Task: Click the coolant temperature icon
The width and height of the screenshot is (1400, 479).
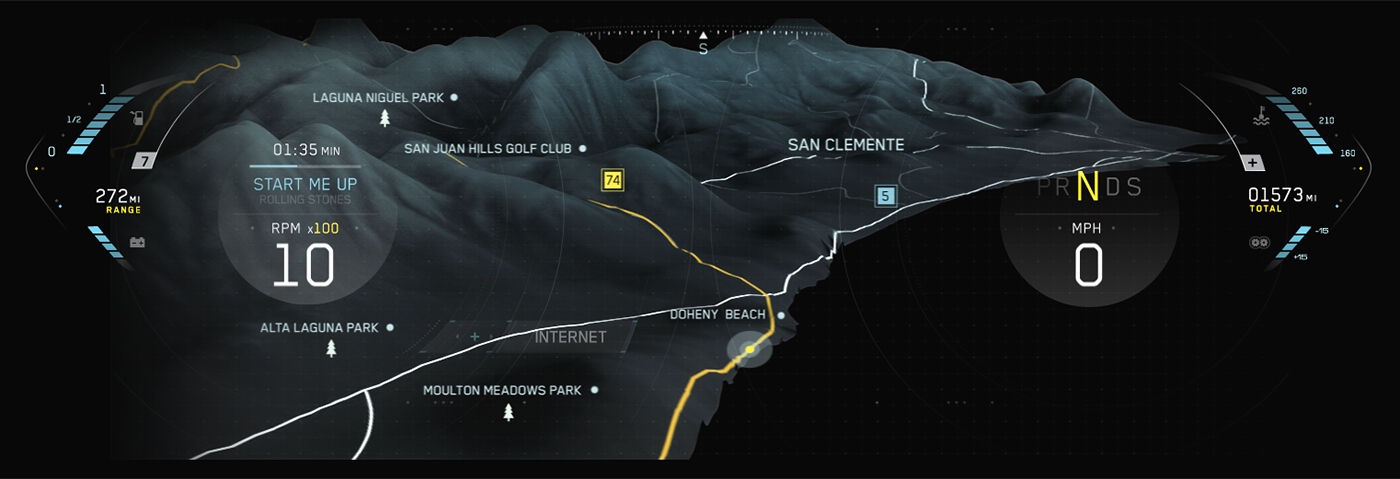Action: (x=1259, y=119)
